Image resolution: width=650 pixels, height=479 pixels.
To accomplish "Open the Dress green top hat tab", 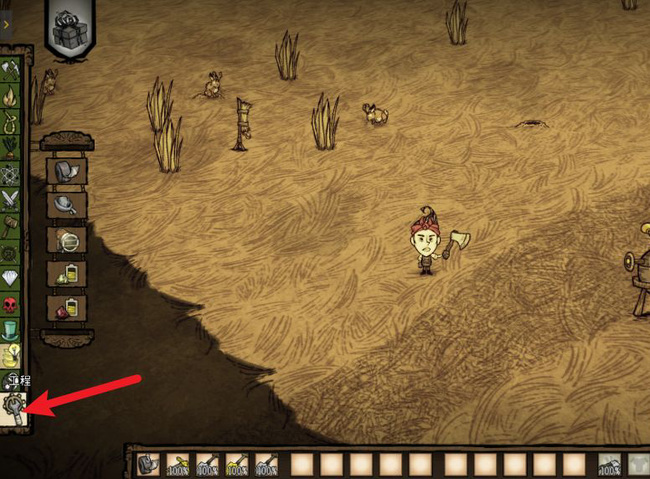I will pyautogui.click(x=12, y=329).
